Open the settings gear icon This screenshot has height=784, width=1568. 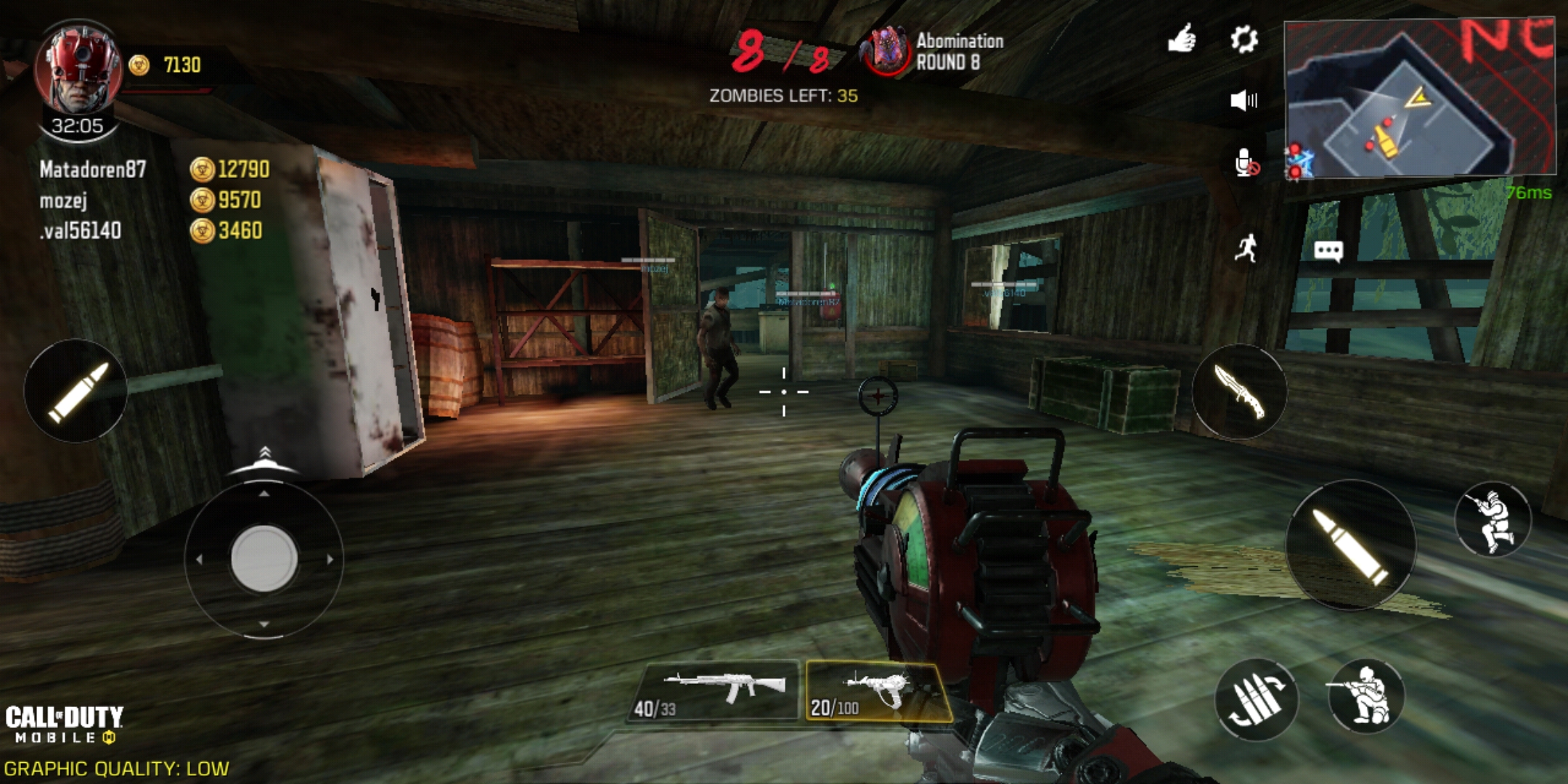point(1244,39)
